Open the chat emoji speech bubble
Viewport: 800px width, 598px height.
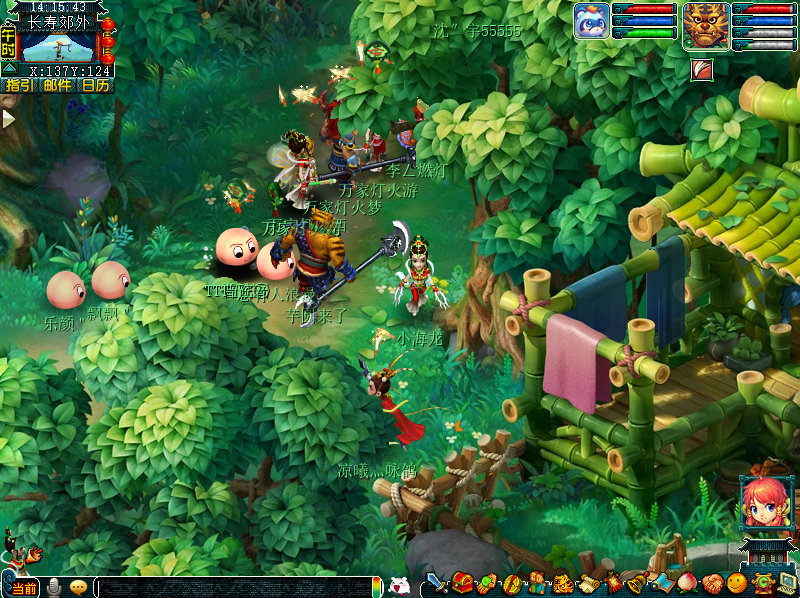(x=78, y=588)
